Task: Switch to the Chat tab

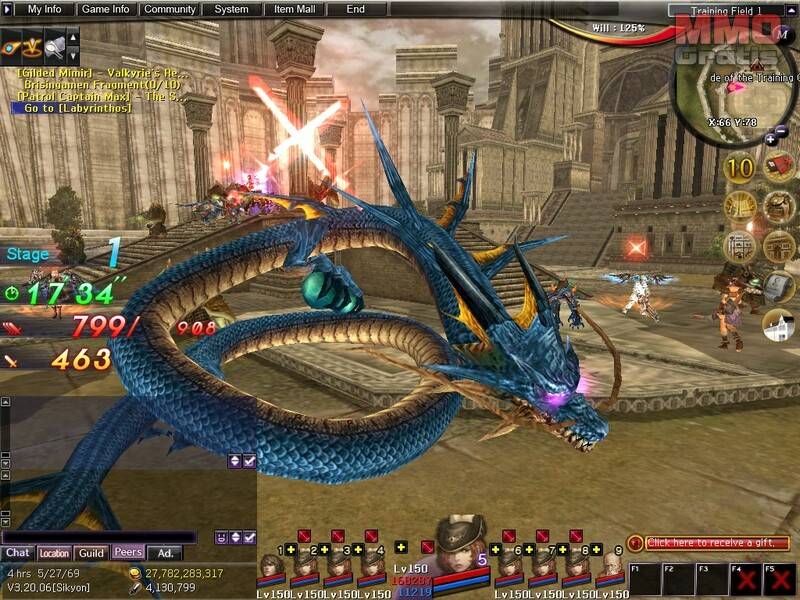Action: pos(18,552)
